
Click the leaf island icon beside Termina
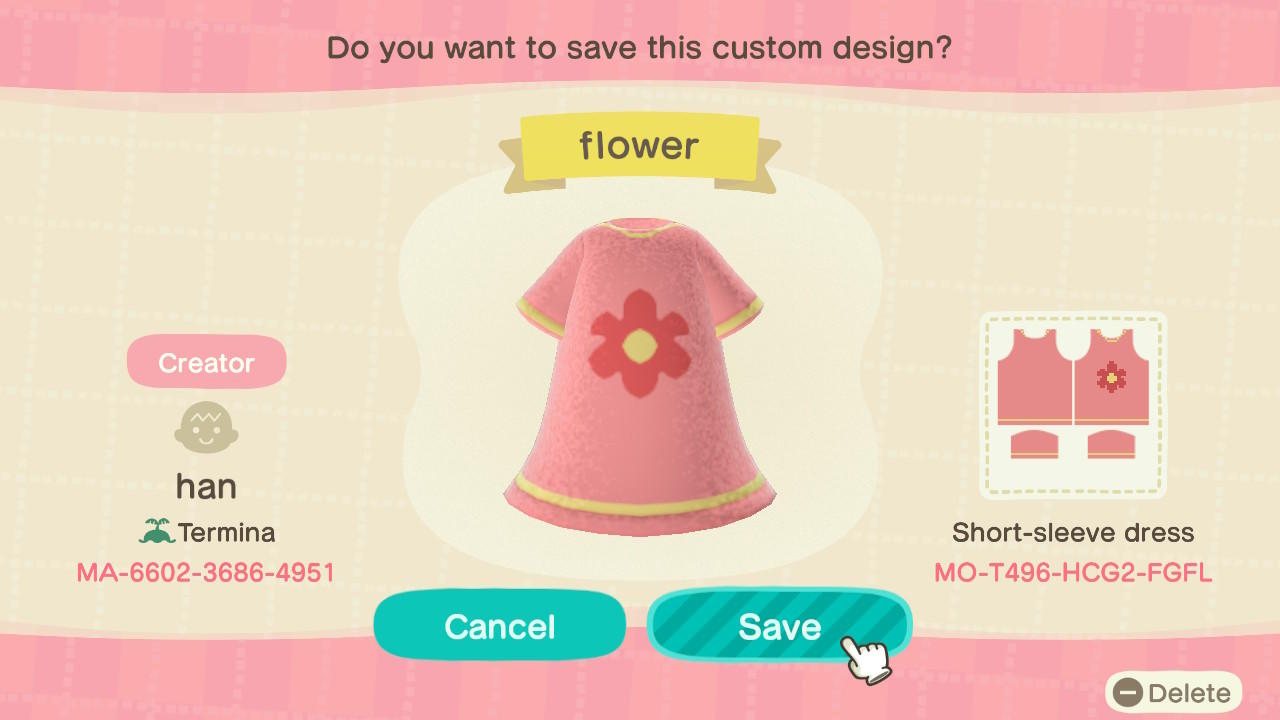point(156,531)
